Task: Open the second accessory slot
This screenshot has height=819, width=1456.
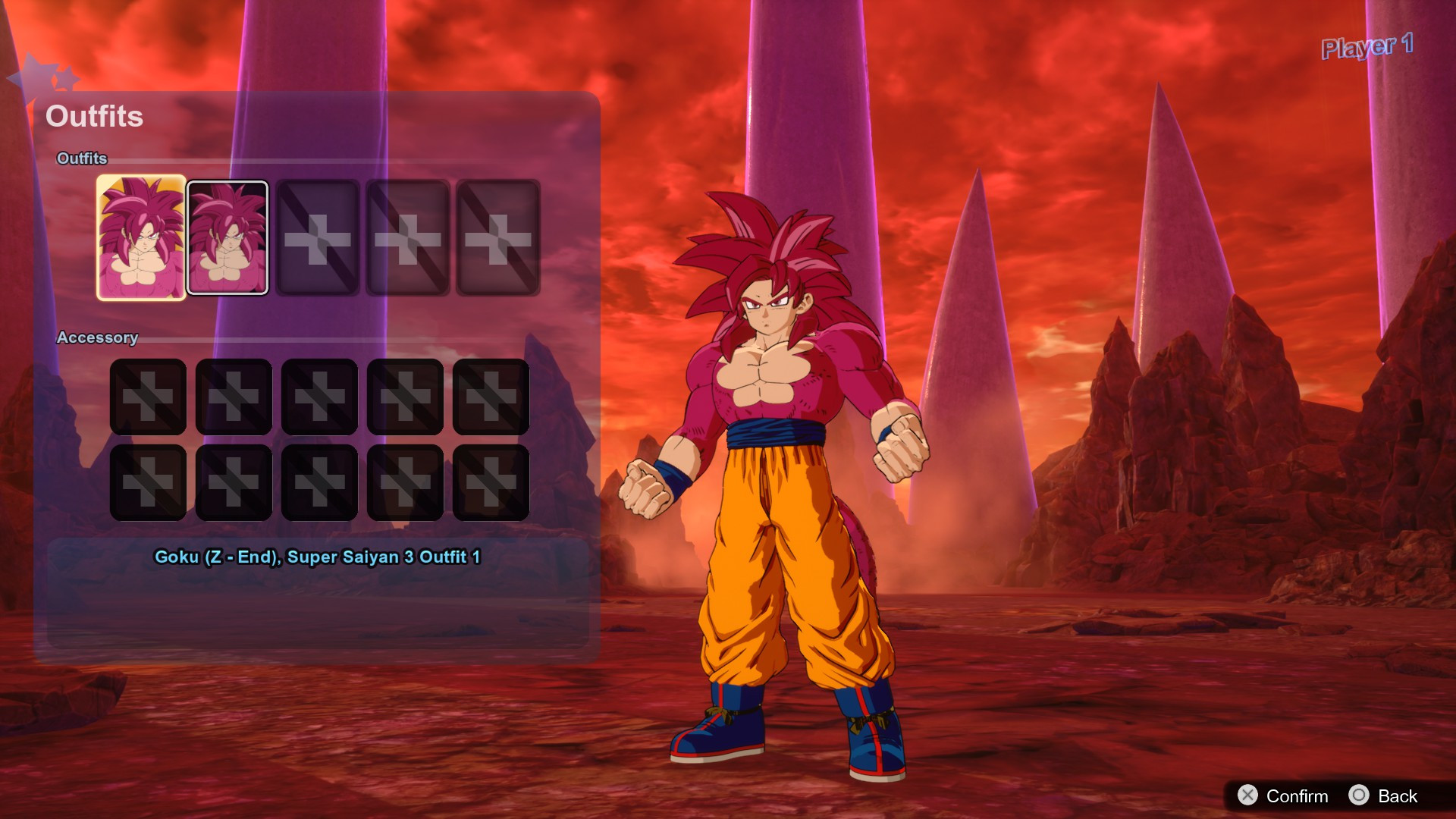Action: 234,397
